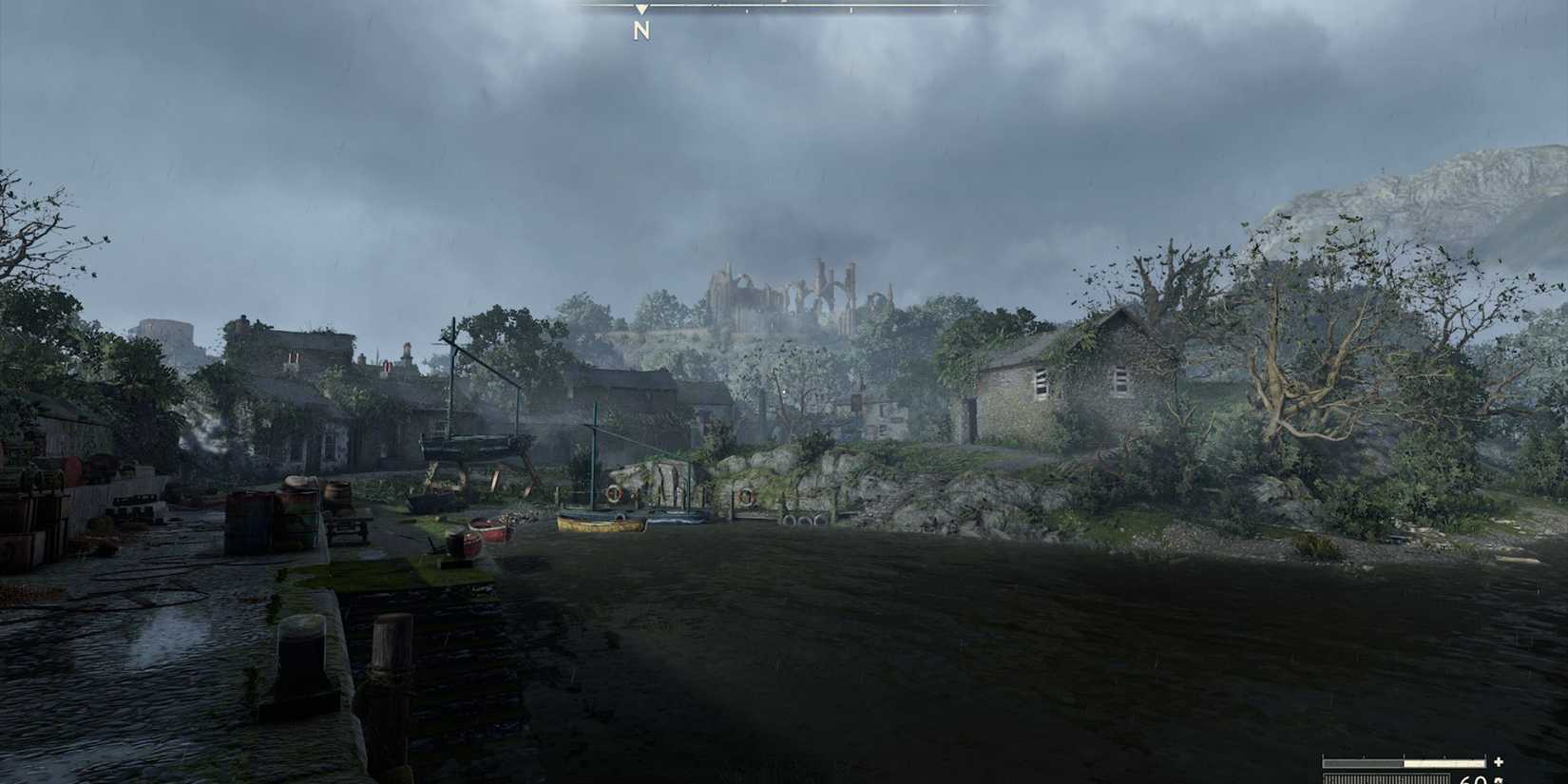
Task: Click the bullet magazine indicator strip
Action: click(1386, 777)
